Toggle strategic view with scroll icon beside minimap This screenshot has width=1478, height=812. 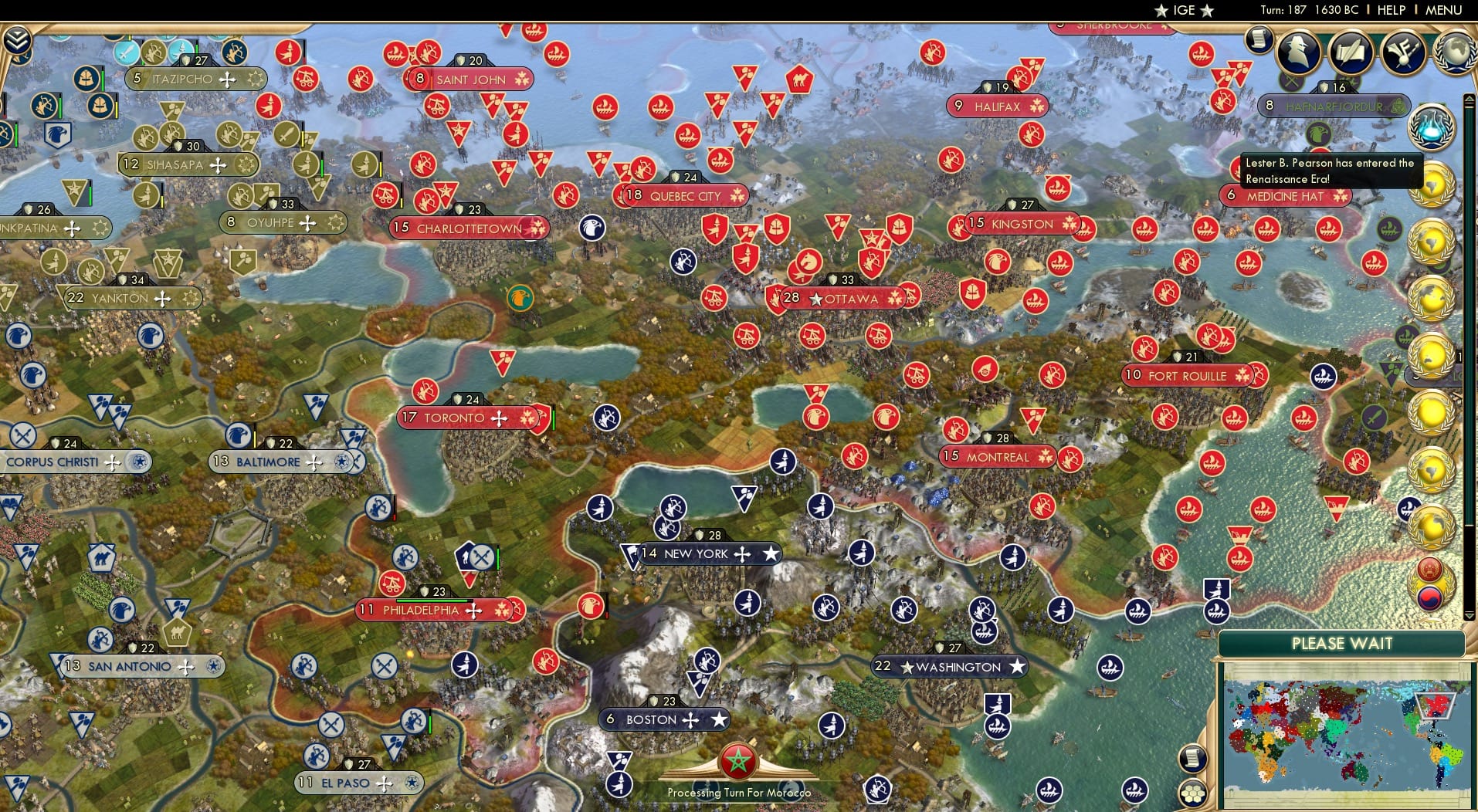[x=1192, y=759]
